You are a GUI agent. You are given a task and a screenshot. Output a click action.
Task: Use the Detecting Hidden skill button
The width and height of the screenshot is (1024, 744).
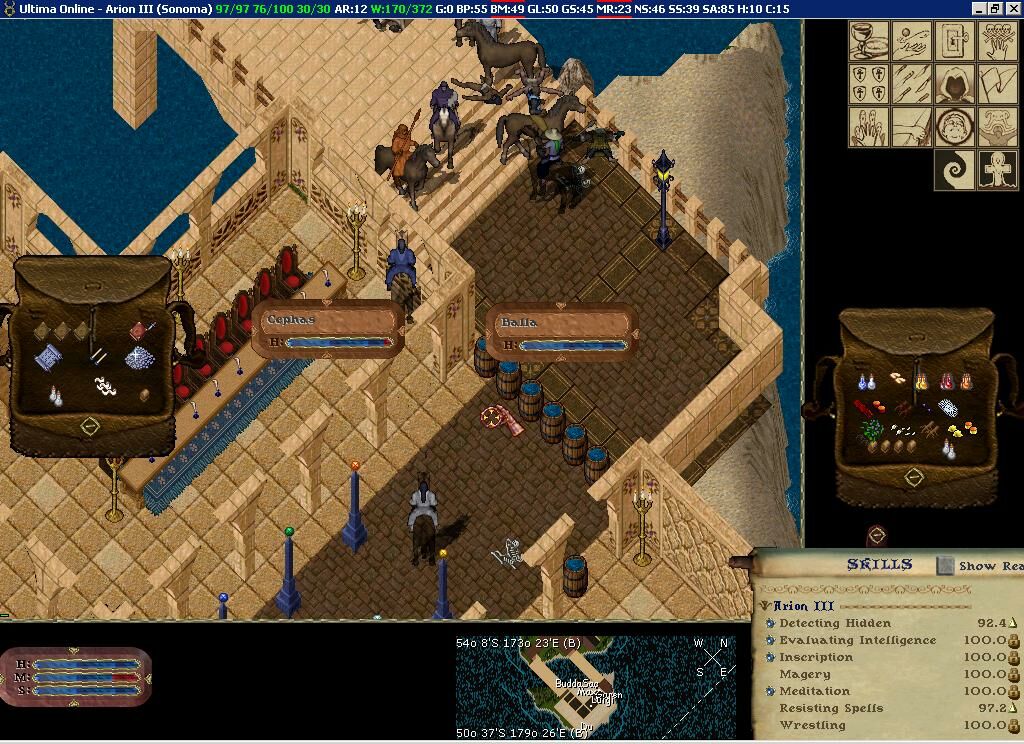[x=770, y=623]
